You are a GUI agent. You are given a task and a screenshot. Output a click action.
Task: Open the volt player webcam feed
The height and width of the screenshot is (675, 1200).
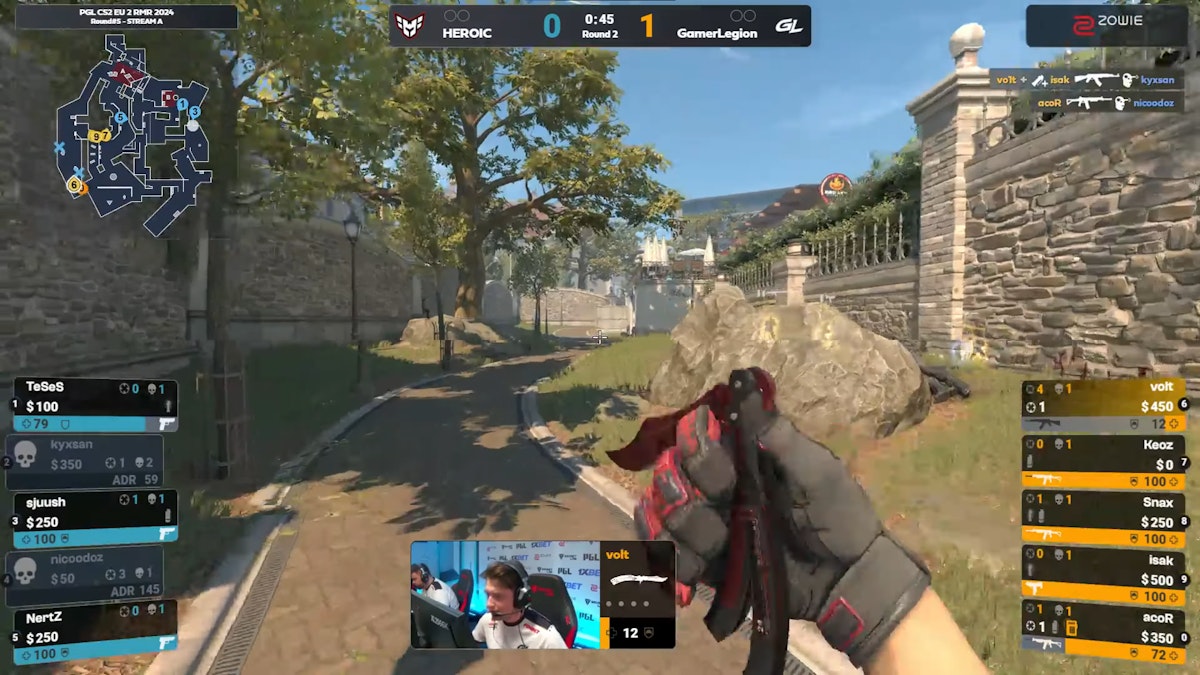click(505, 595)
